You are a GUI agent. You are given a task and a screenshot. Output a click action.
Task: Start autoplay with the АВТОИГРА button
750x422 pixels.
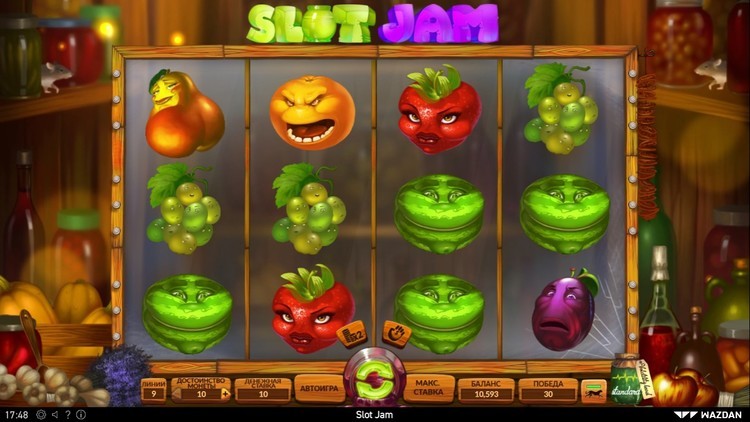click(319, 389)
